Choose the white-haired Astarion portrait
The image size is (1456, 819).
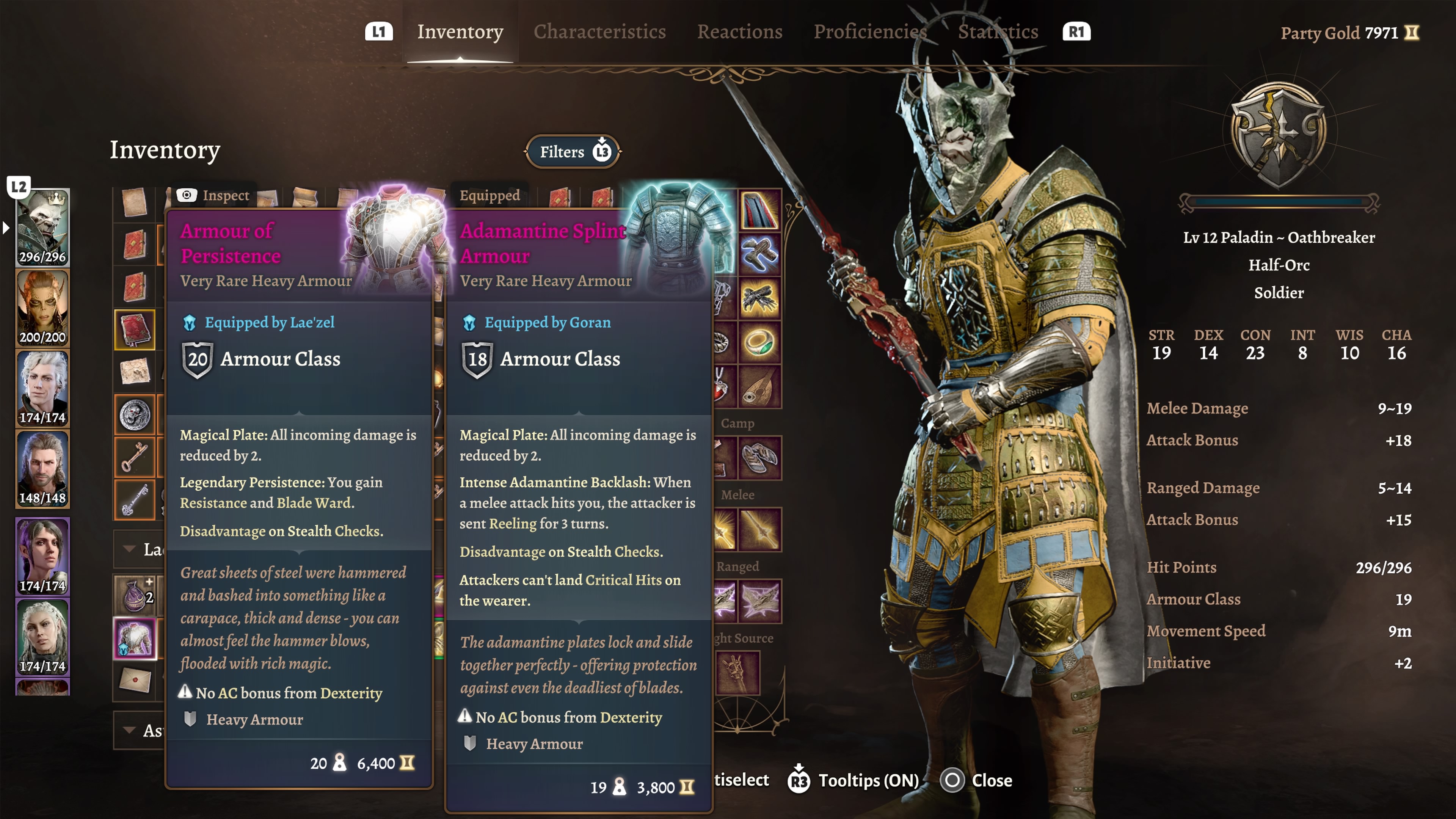[x=42, y=388]
